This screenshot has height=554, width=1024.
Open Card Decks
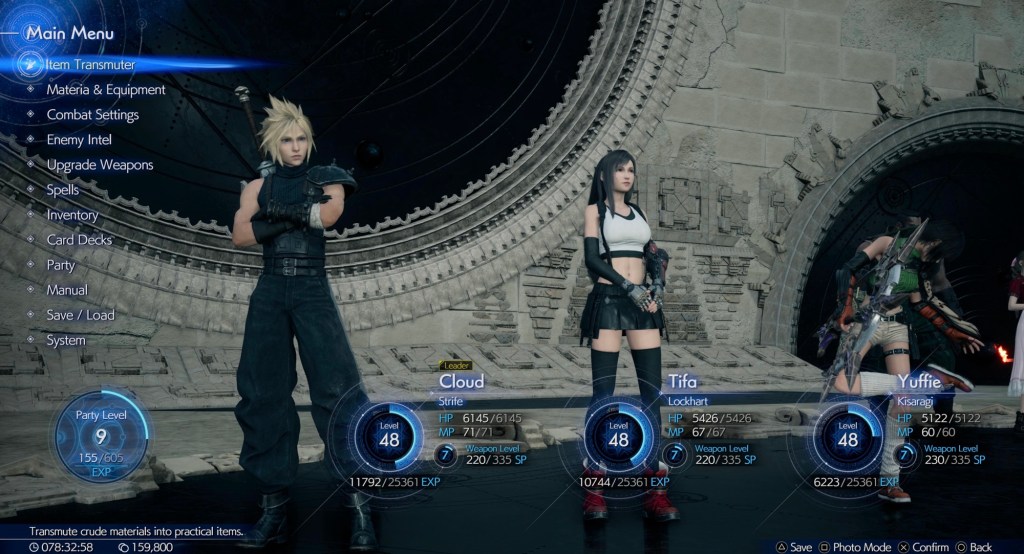pos(79,240)
